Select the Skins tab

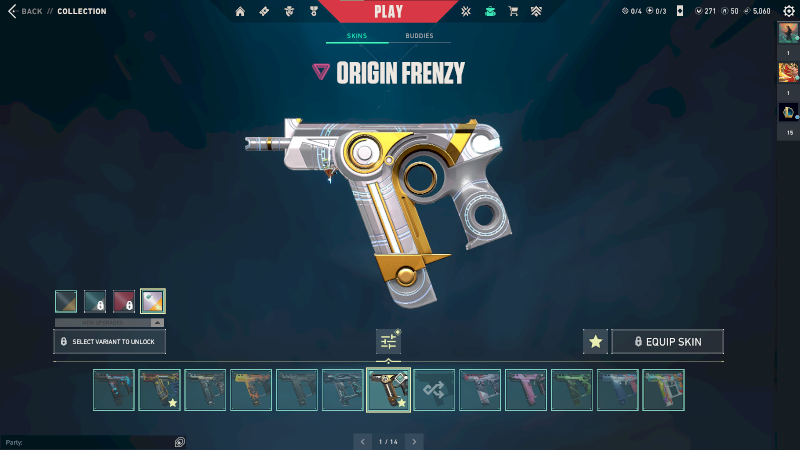click(357, 35)
